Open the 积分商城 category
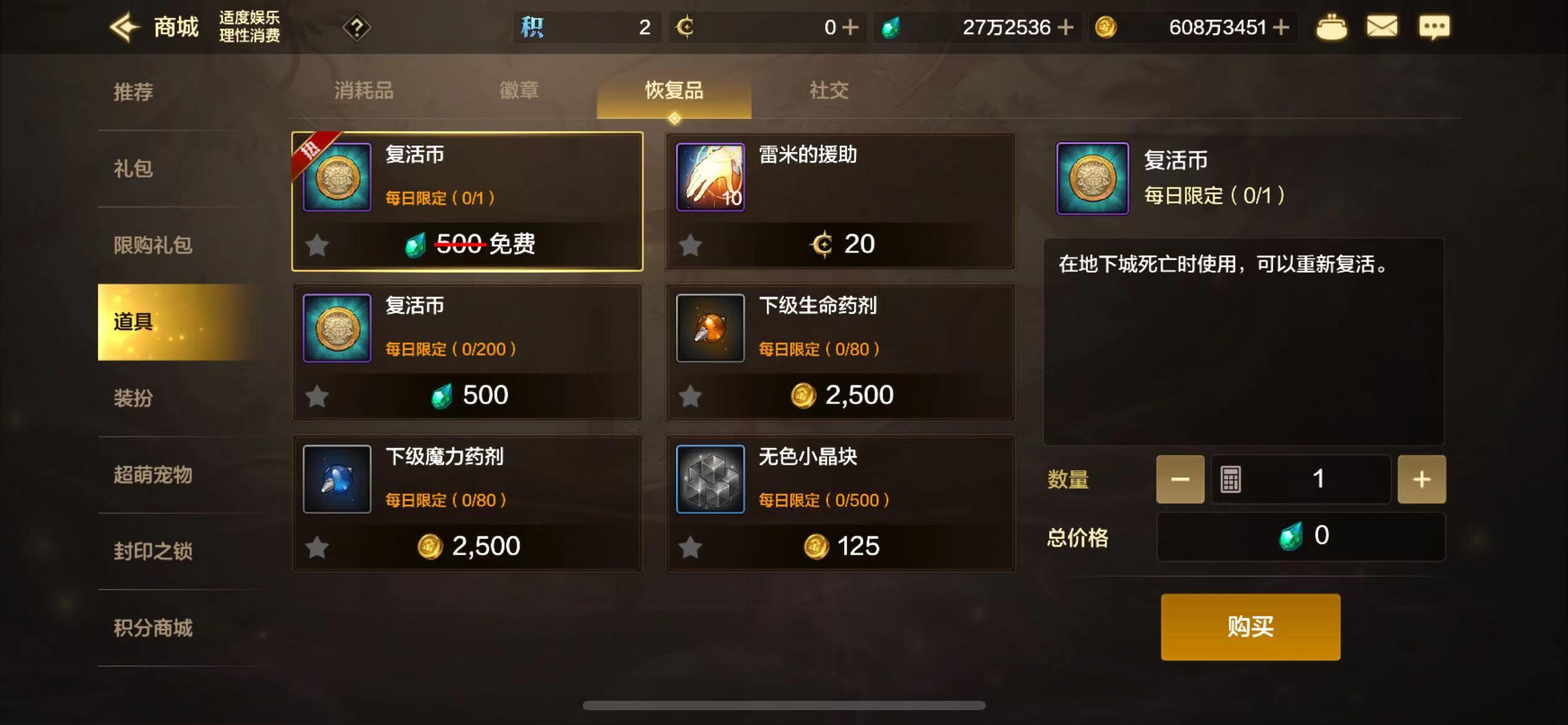 coord(153,628)
